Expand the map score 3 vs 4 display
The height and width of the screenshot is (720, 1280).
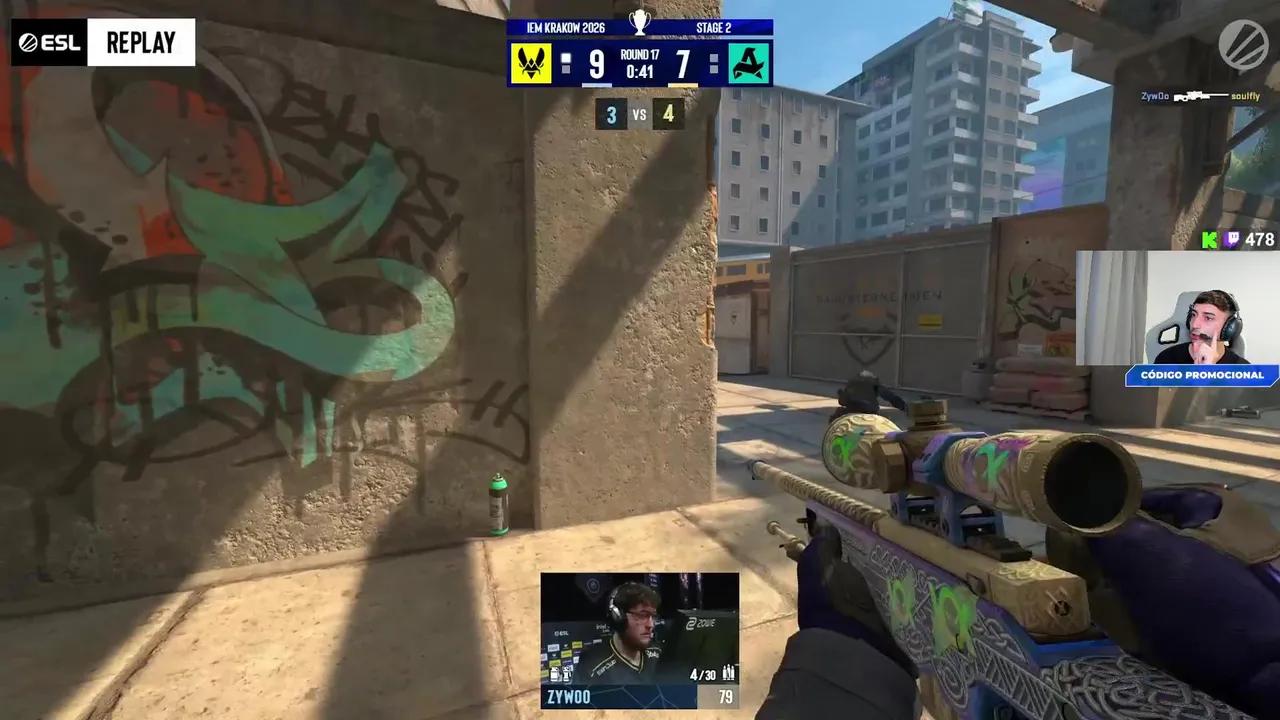tap(639, 114)
